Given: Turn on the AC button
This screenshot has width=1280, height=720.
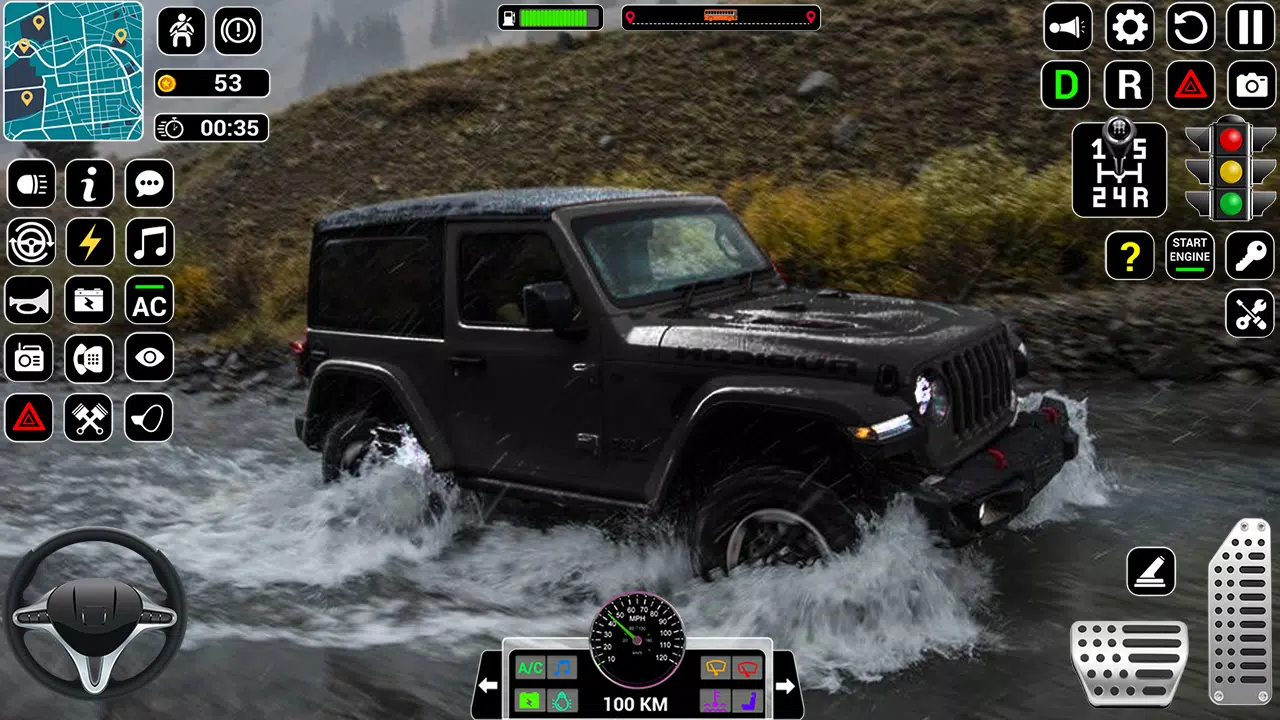Looking at the screenshot, I should click(x=149, y=301).
